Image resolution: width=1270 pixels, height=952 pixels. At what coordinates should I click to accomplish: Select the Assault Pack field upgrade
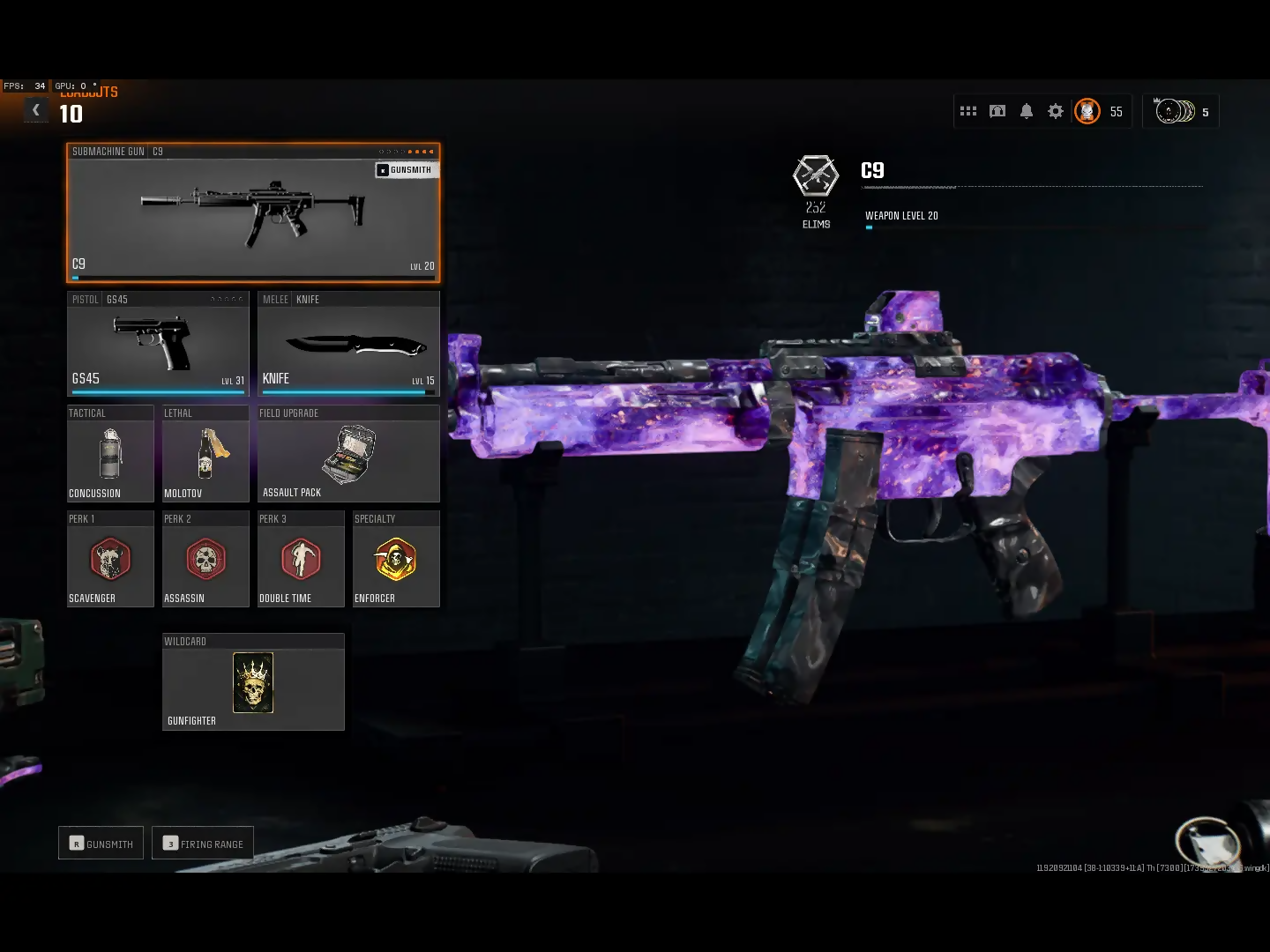(348, 454)
